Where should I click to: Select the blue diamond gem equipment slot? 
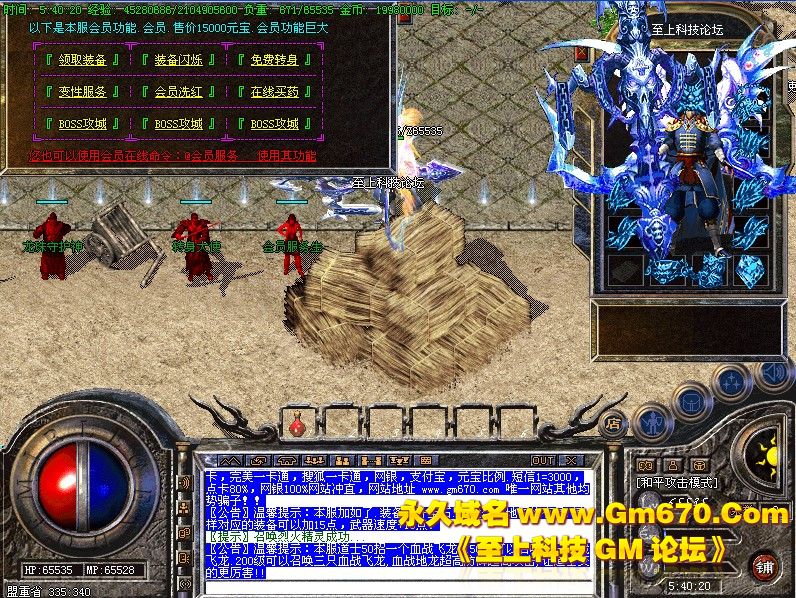[x=750, y=269]
